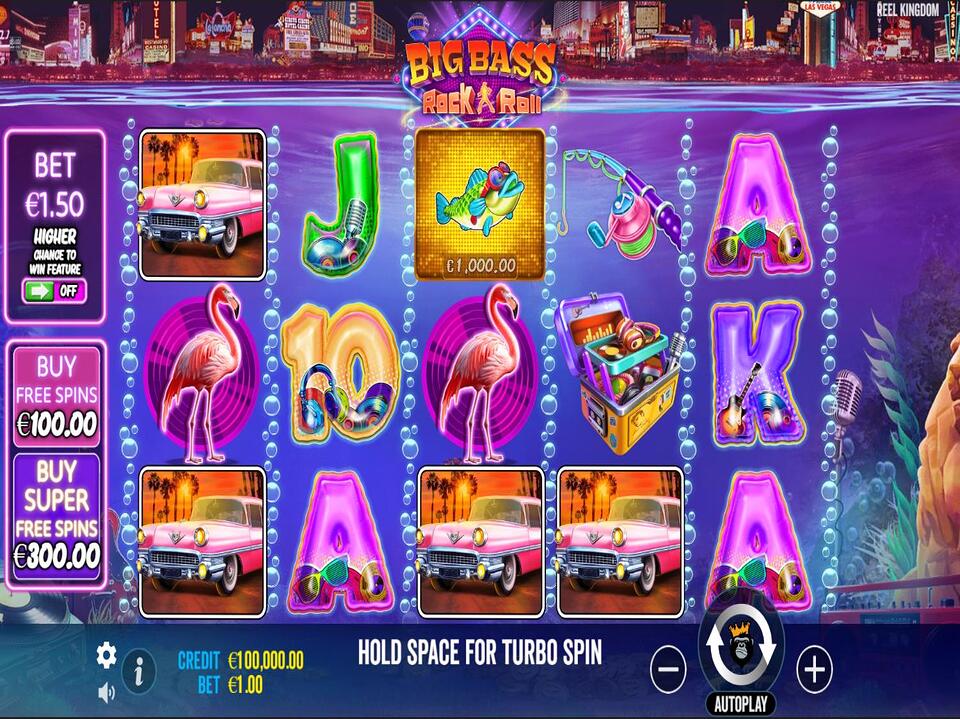Decrease the bet with the minus button
Screen dimensions: 960x719
668,668
